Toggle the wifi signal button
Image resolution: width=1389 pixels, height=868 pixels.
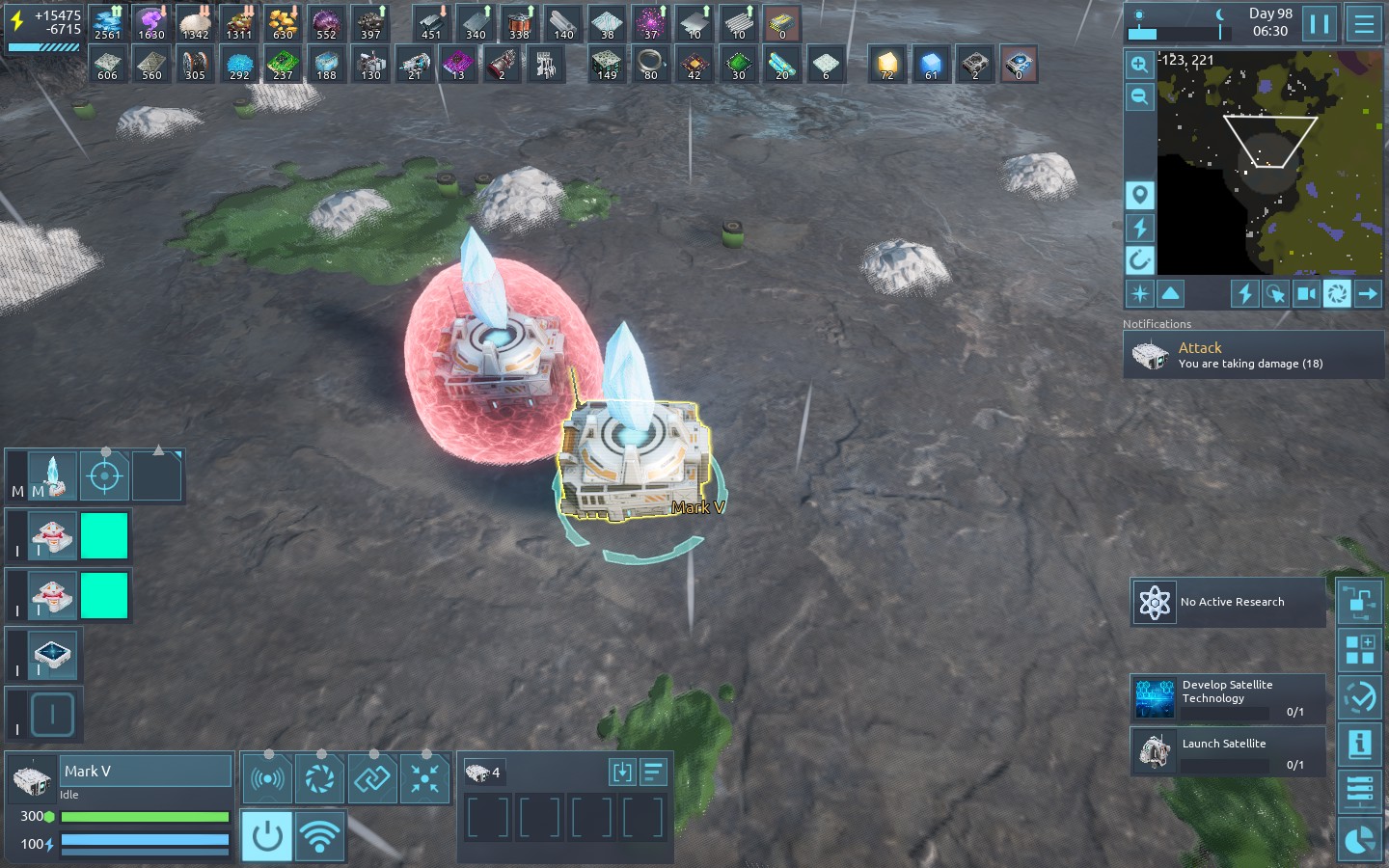[319, 836]
